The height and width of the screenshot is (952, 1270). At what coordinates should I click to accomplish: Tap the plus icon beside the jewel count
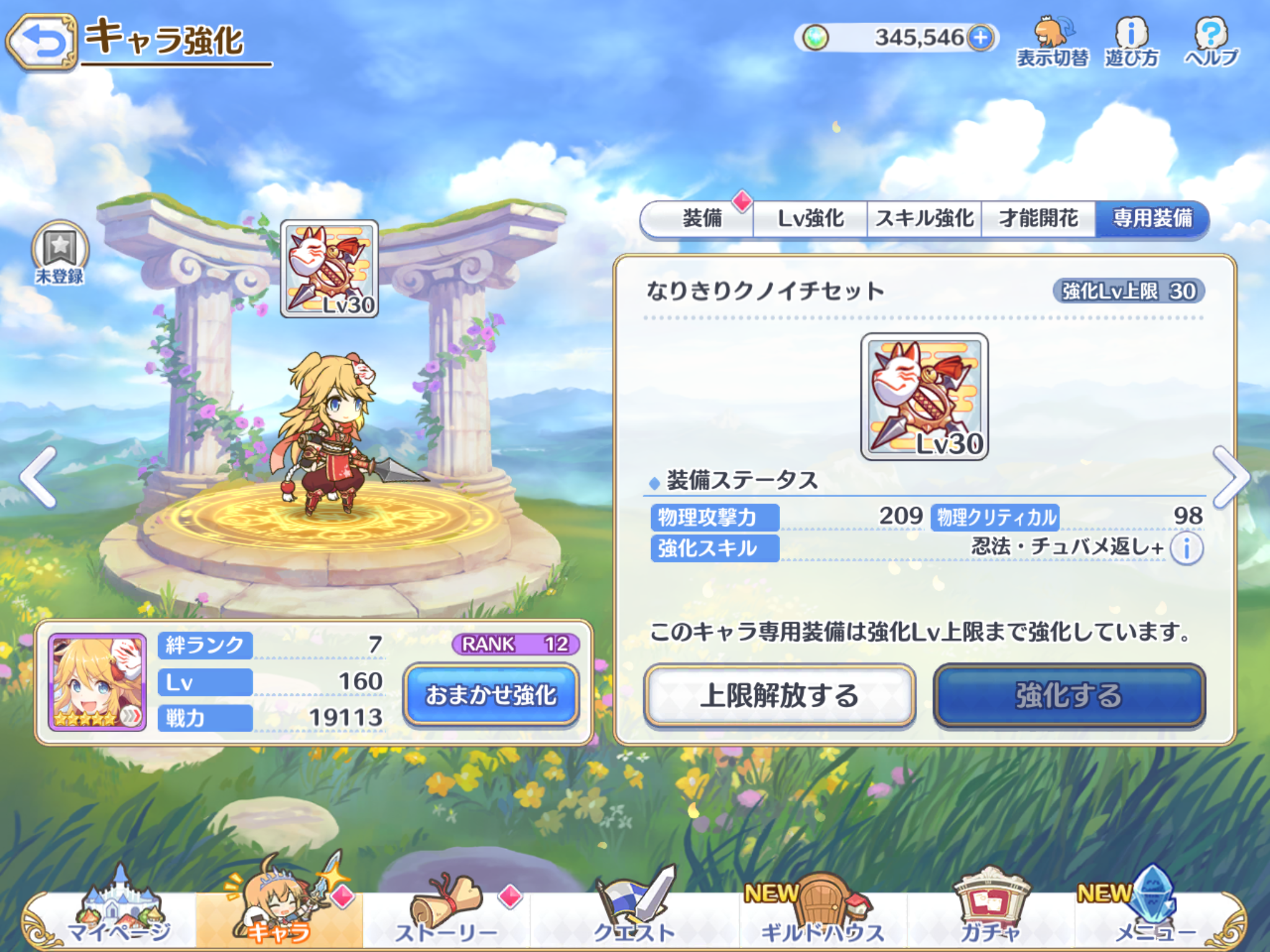(983, 37)
